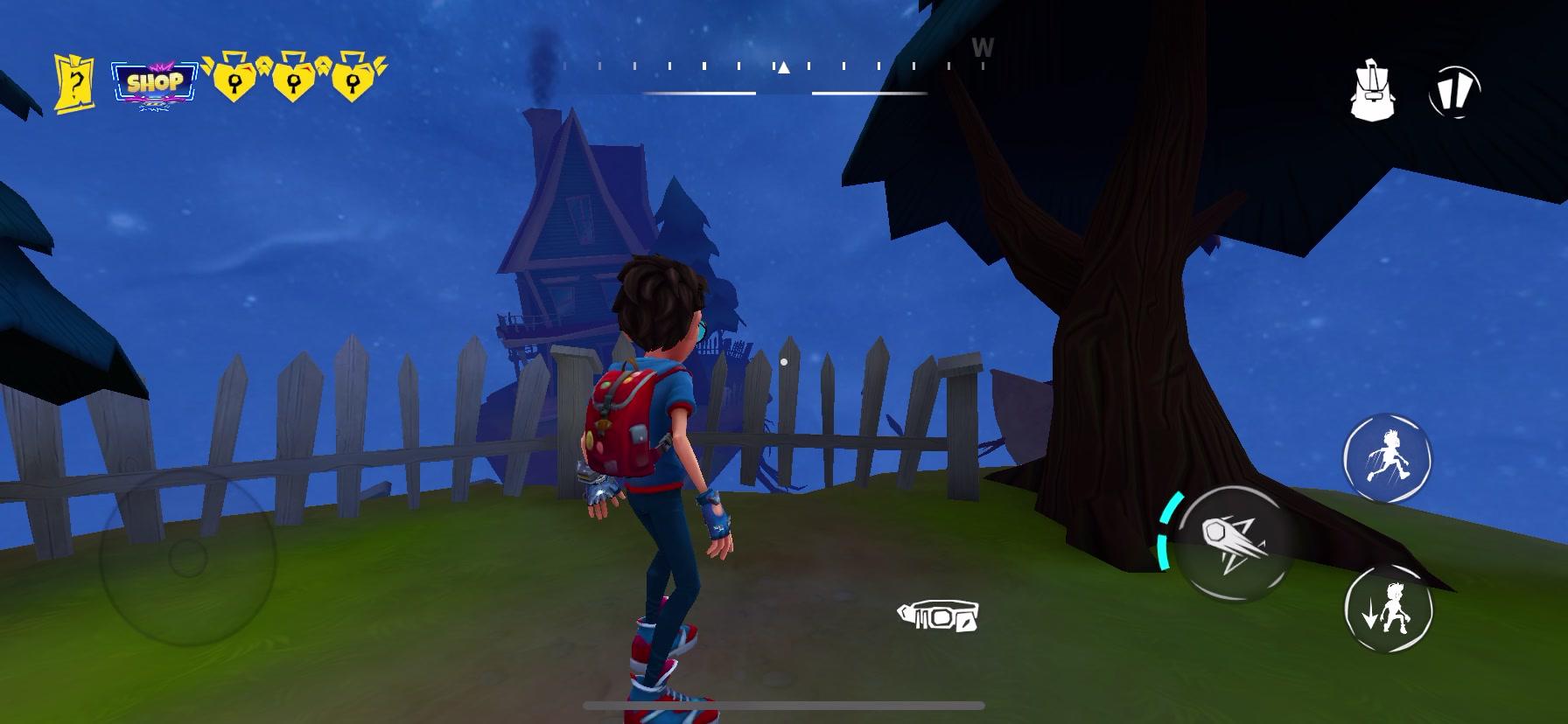The width and height of the screenshot is (1568, 724).
Task: Tap the yellow question-mark quest card
Action: click(x=75, y=77)
